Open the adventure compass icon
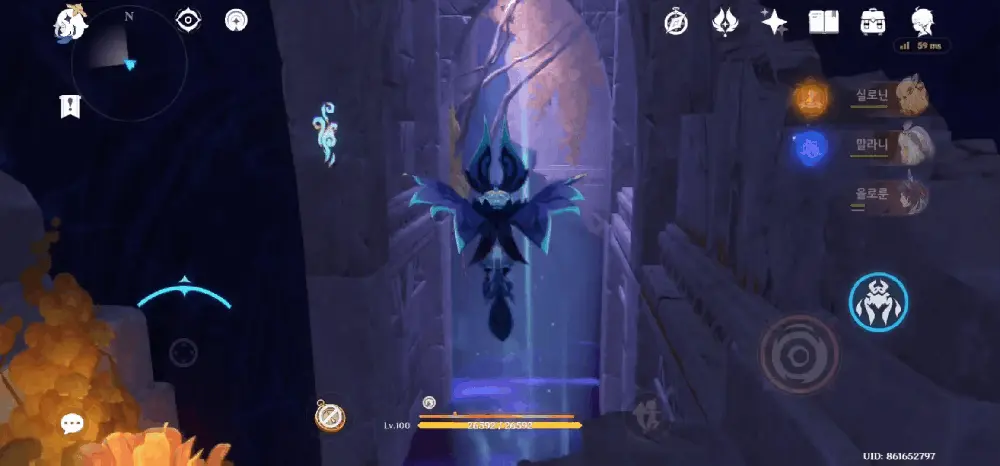The width and height of the screenshot is (1000, 466). (x=675, y=22)
